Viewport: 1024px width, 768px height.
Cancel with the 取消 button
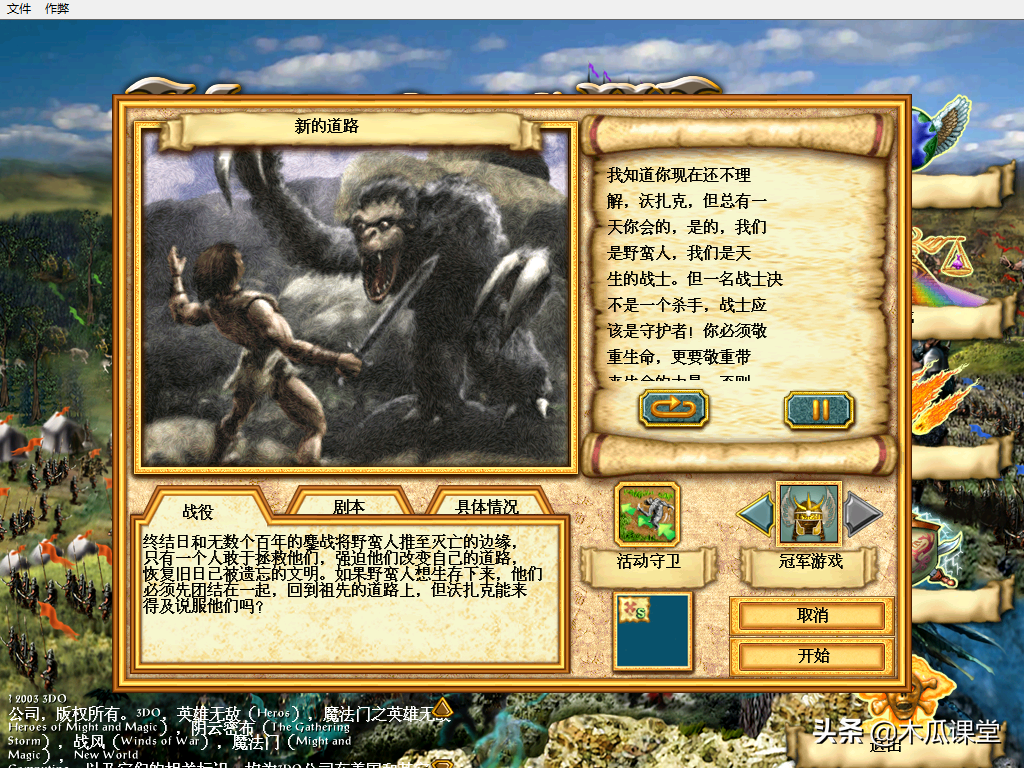812,616
